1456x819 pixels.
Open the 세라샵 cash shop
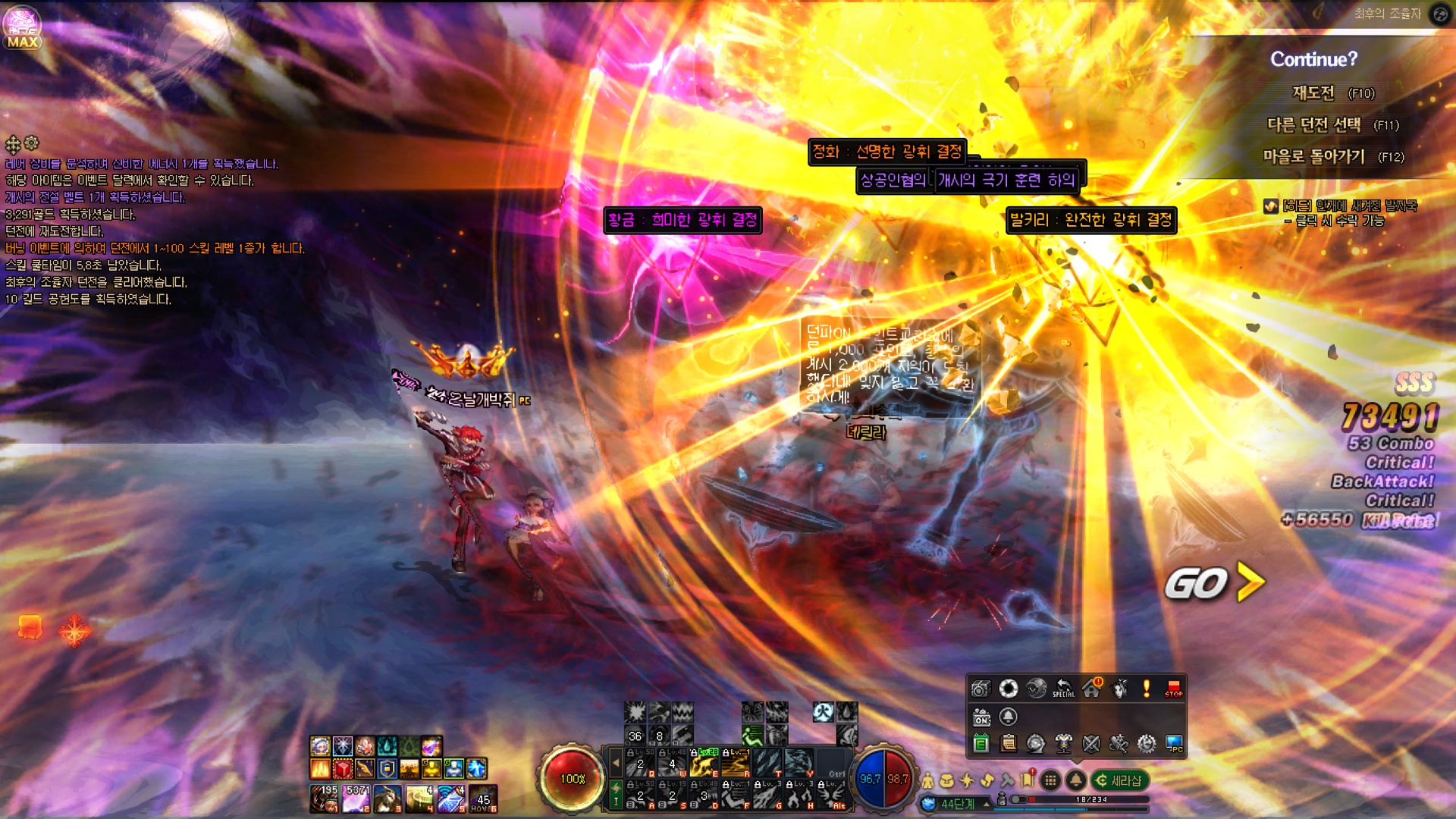[x=1119, y=780]
